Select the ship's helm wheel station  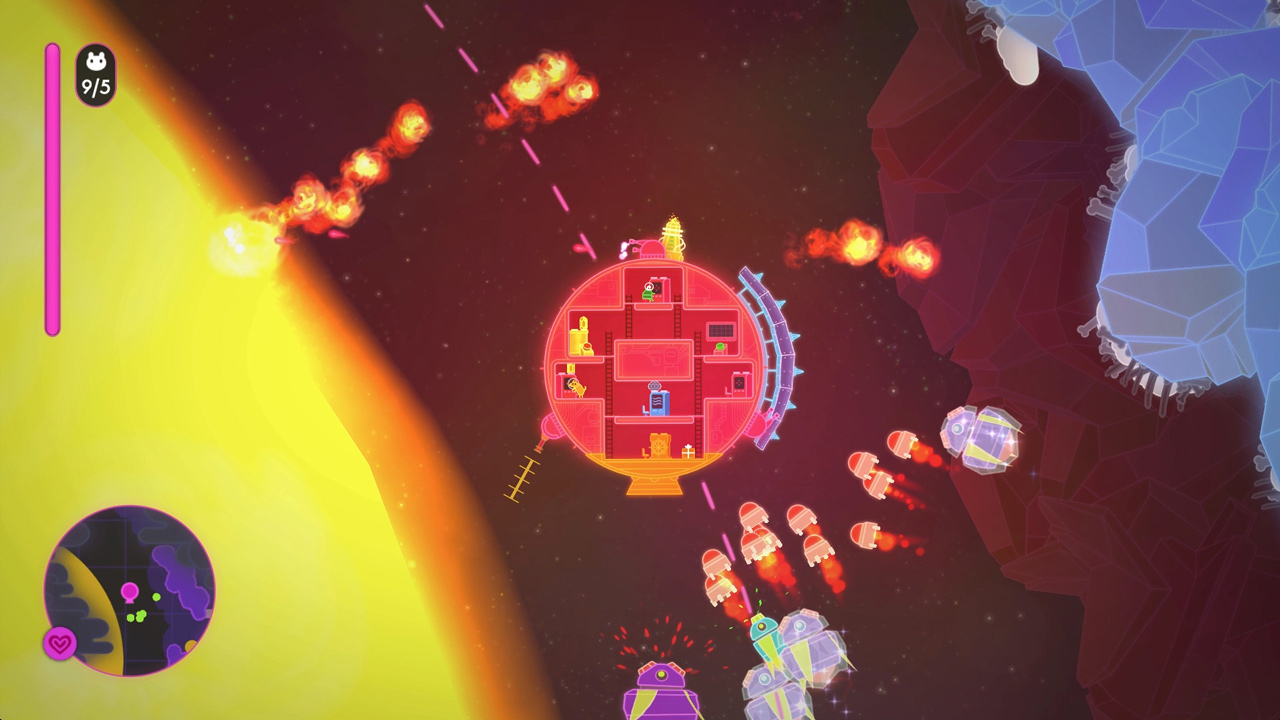[660, 445]
